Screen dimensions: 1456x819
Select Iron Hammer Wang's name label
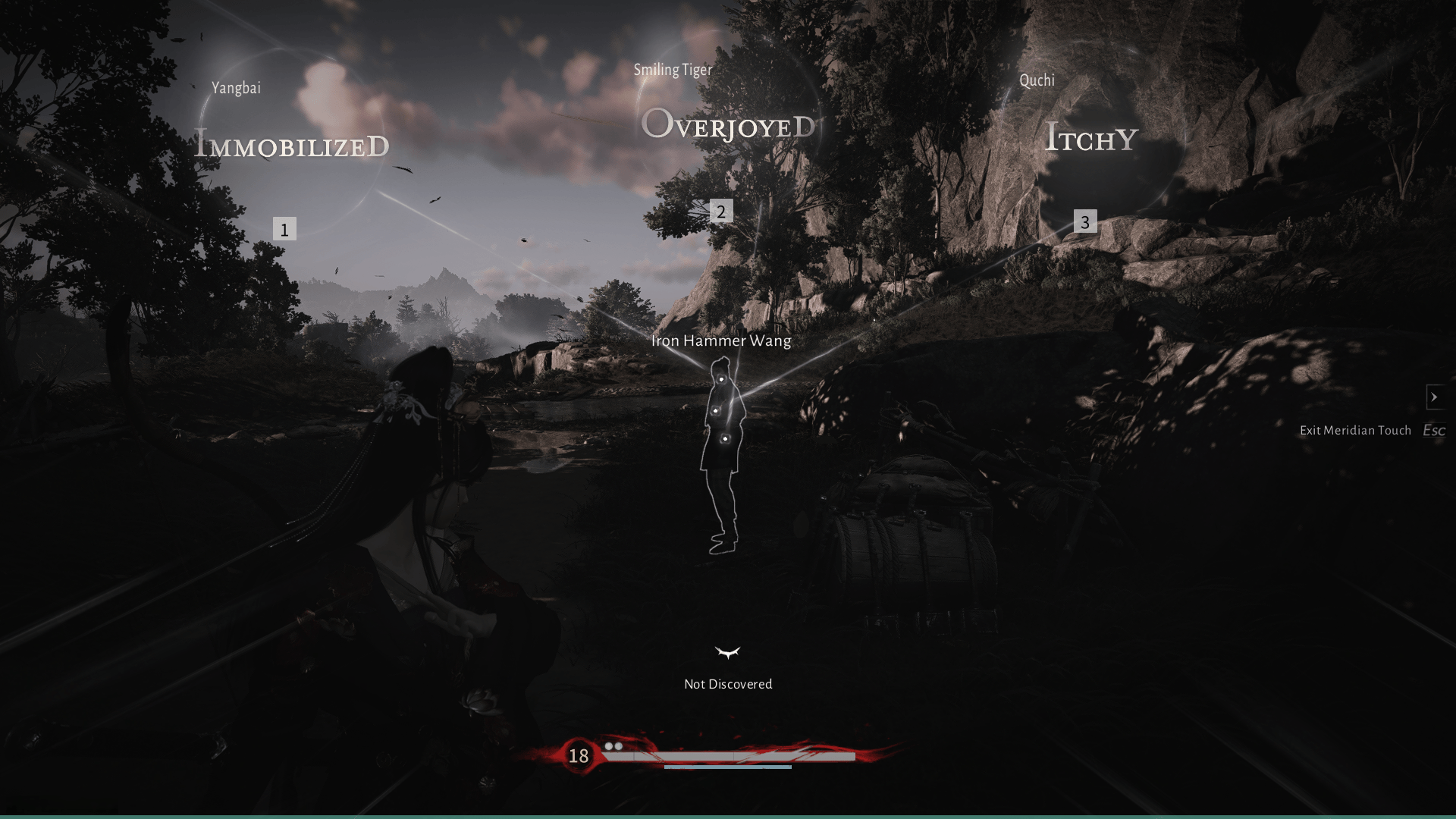(720, 341)
